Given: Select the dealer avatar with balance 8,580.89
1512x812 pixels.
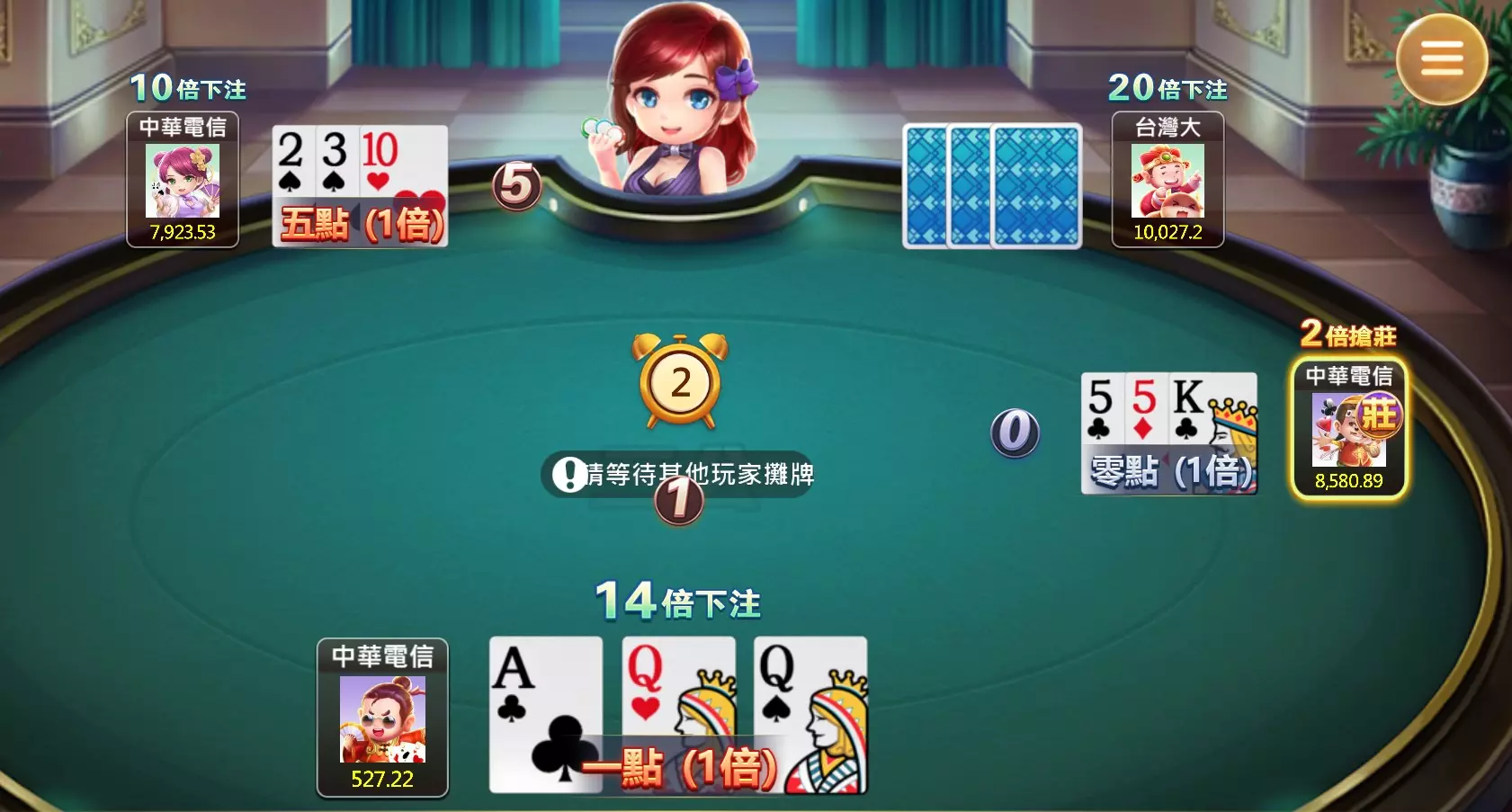Looking at the screenshot, I should [1349, 423].
